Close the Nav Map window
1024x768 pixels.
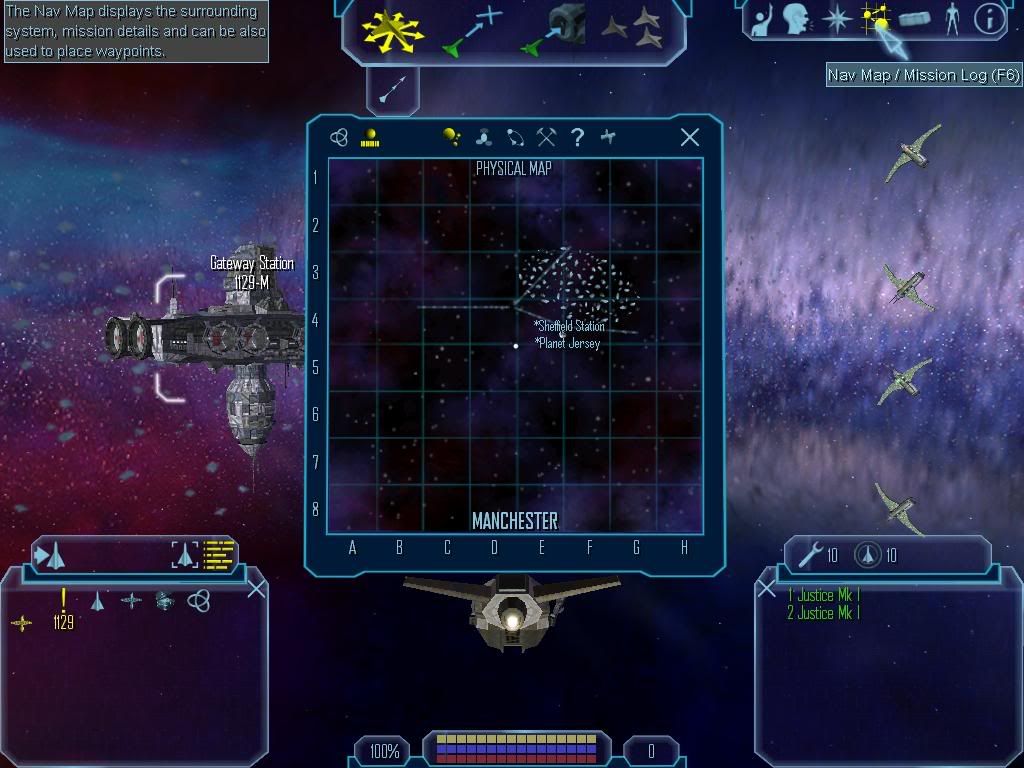click(x=690, y=138)
